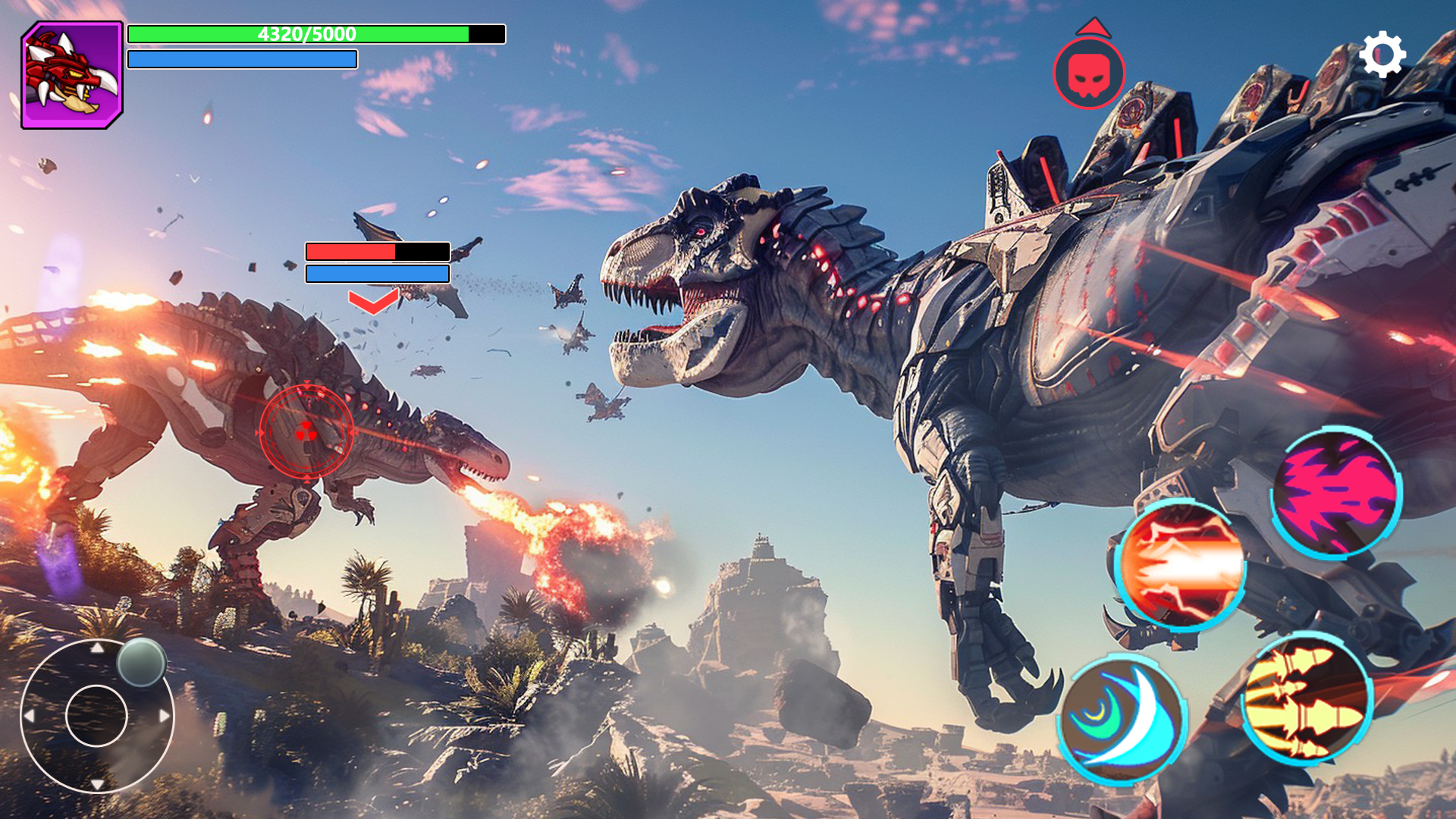
Task: Click the joystick's down arrow
Action: pos(97,783)
